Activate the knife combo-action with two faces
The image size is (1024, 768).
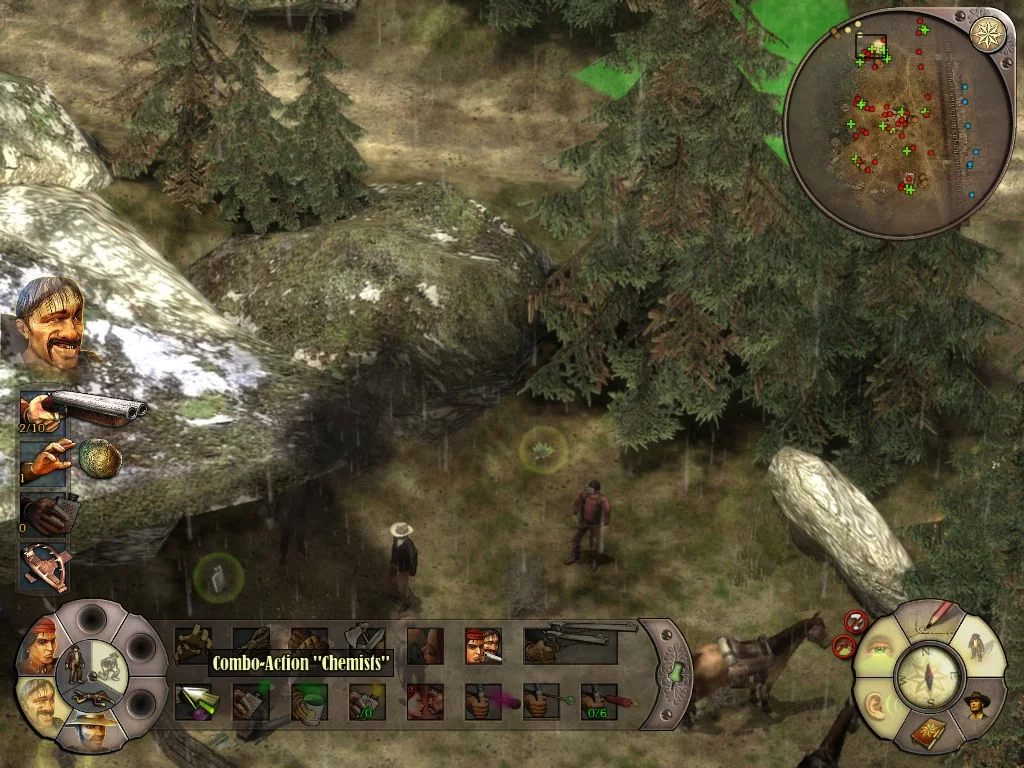point(483,646)
